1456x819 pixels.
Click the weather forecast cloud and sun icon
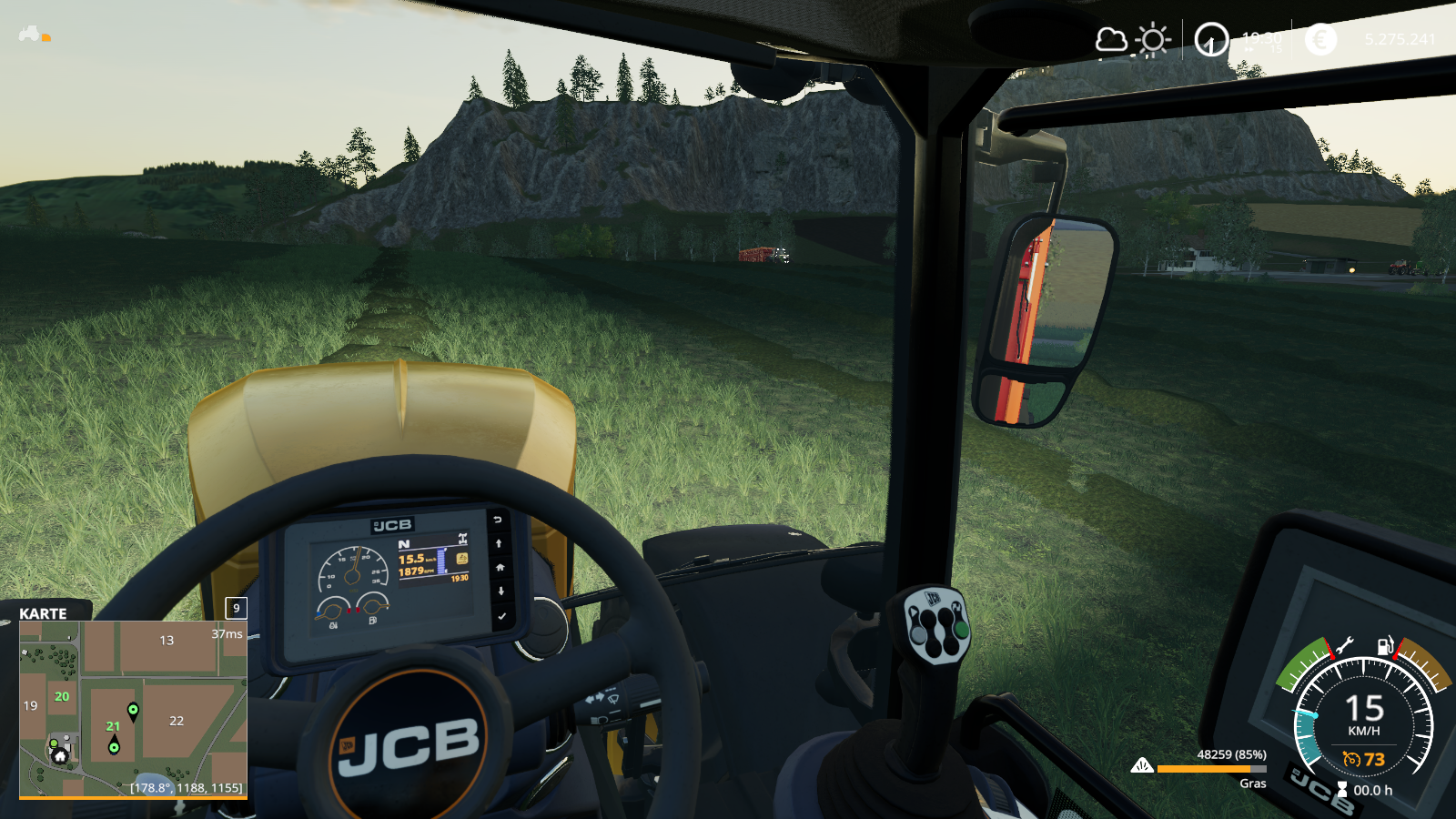[x=1132, y=40]
